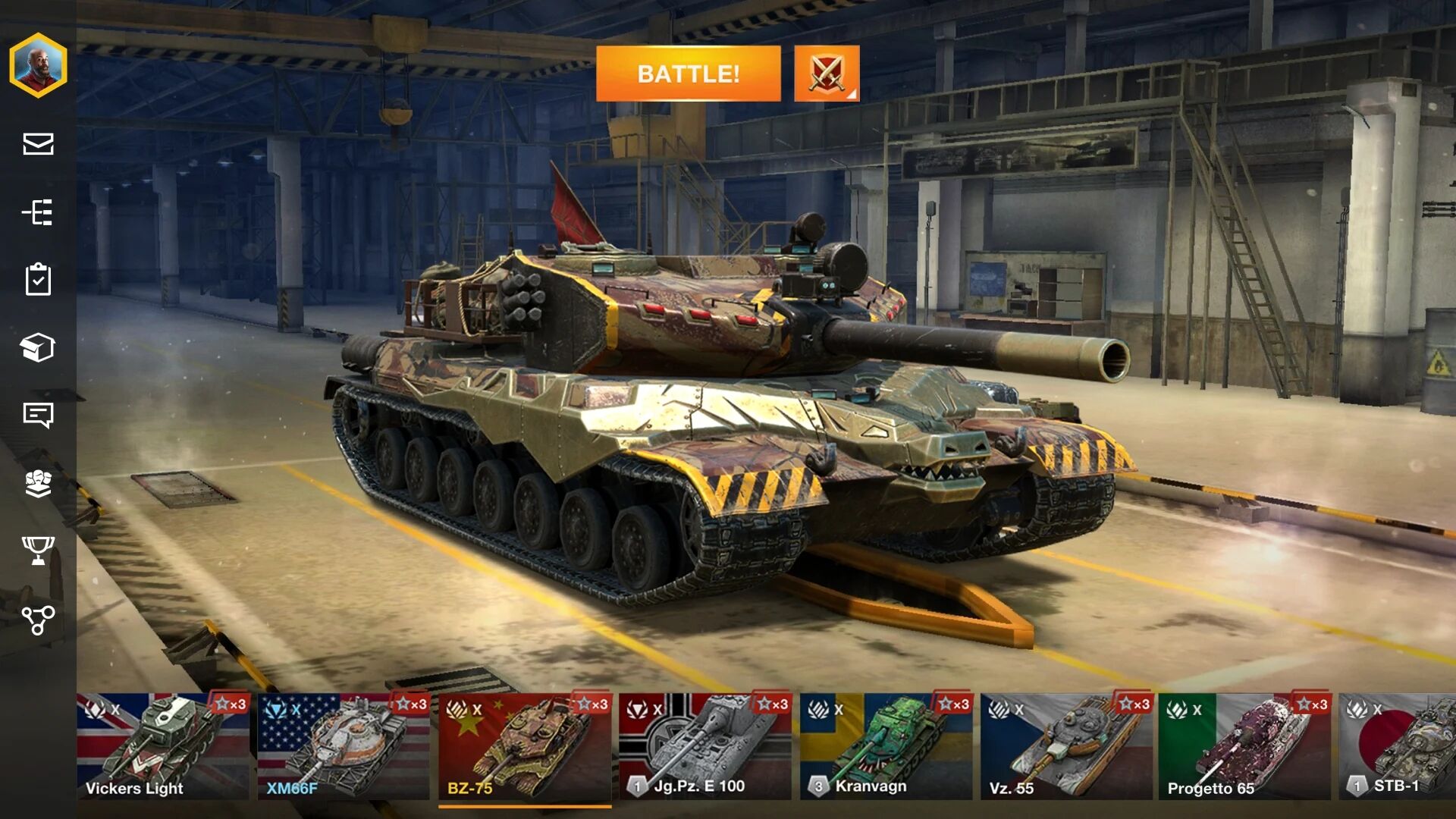Click the x3 booster badge on XM66F

click(x=409, y=704)
